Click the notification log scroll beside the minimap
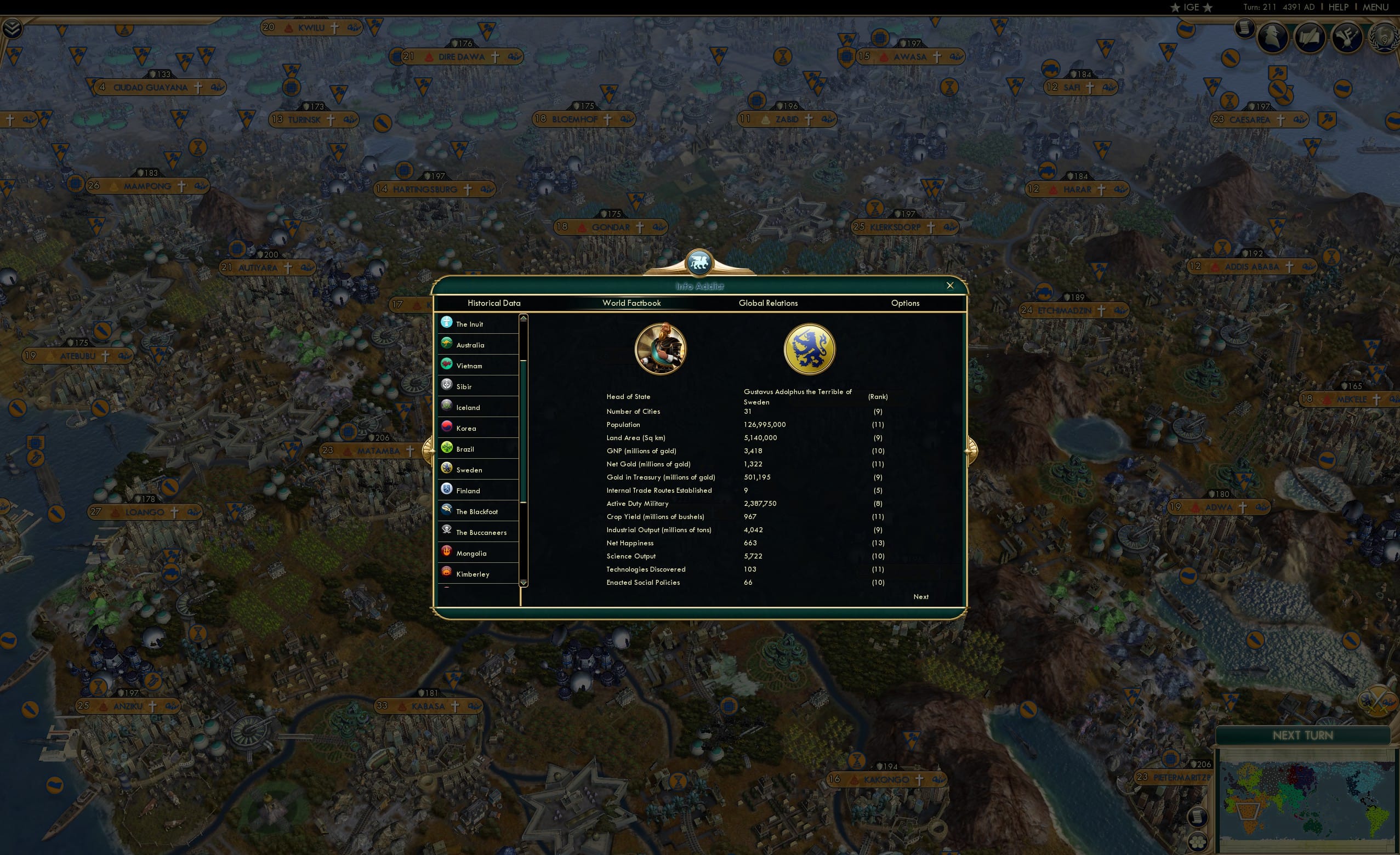This screenshot has width=1400, height=855. click(1197, 817)
